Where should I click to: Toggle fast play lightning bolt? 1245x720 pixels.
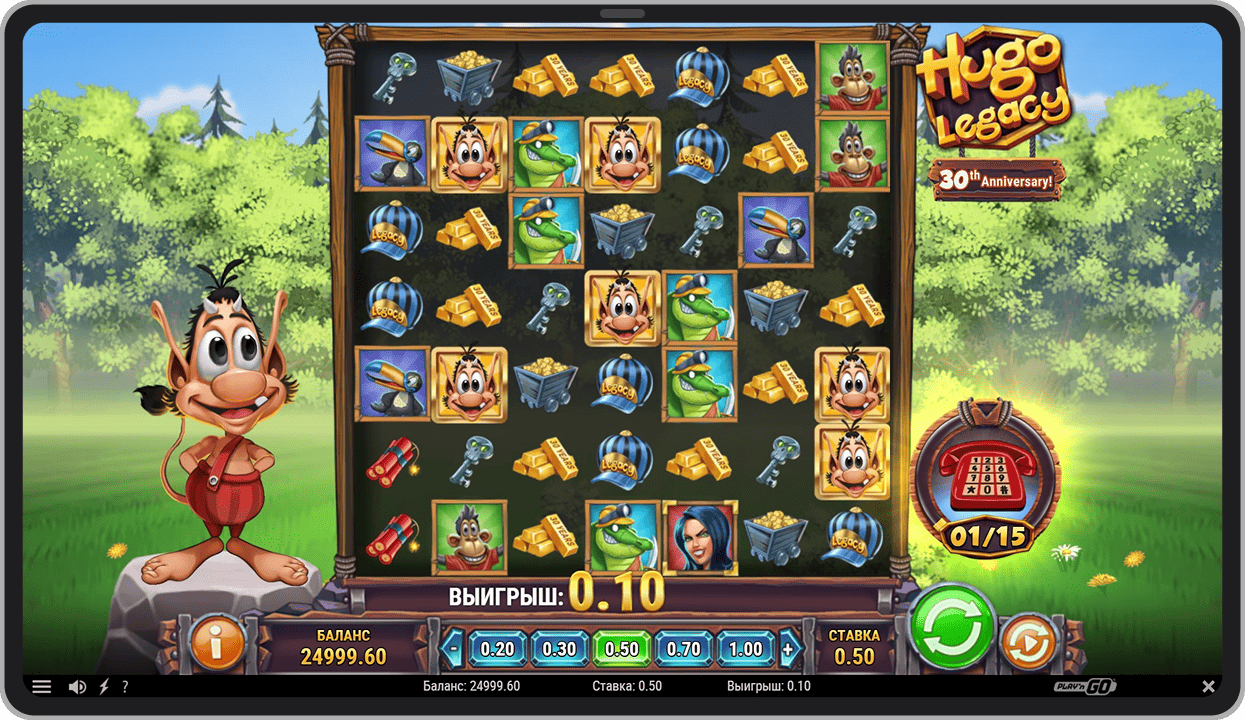[x=103, y=687]
